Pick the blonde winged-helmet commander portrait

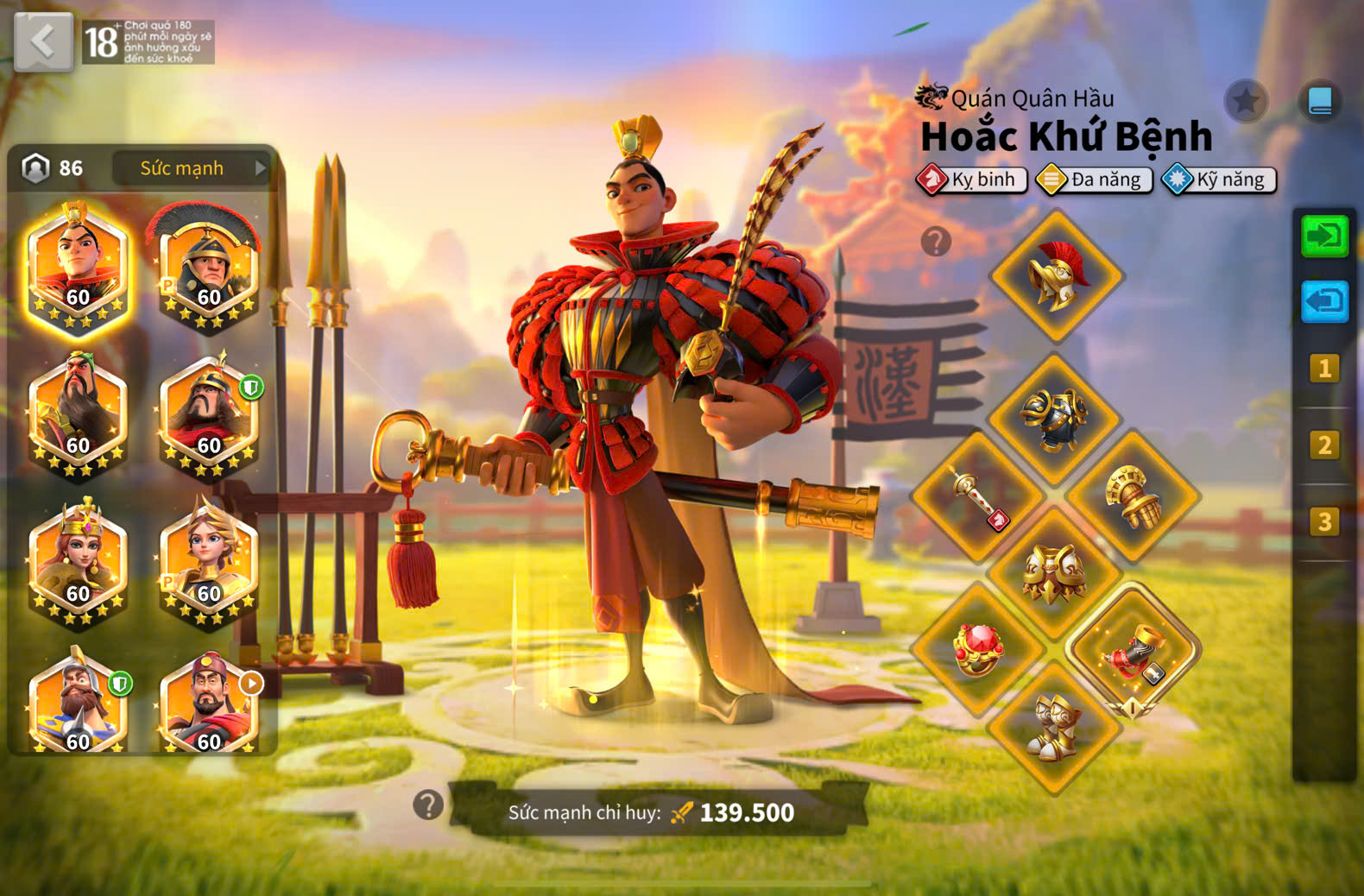coord(208,561)
